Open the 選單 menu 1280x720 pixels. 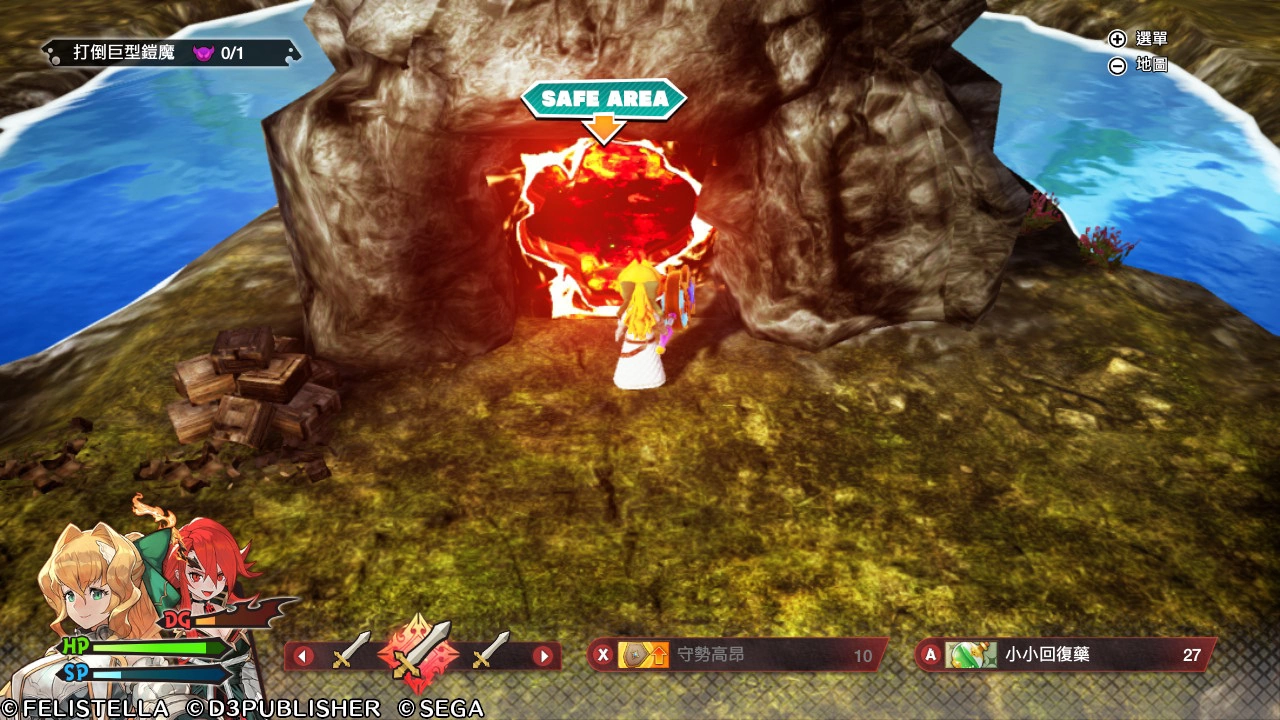[x=1138, y=39]
